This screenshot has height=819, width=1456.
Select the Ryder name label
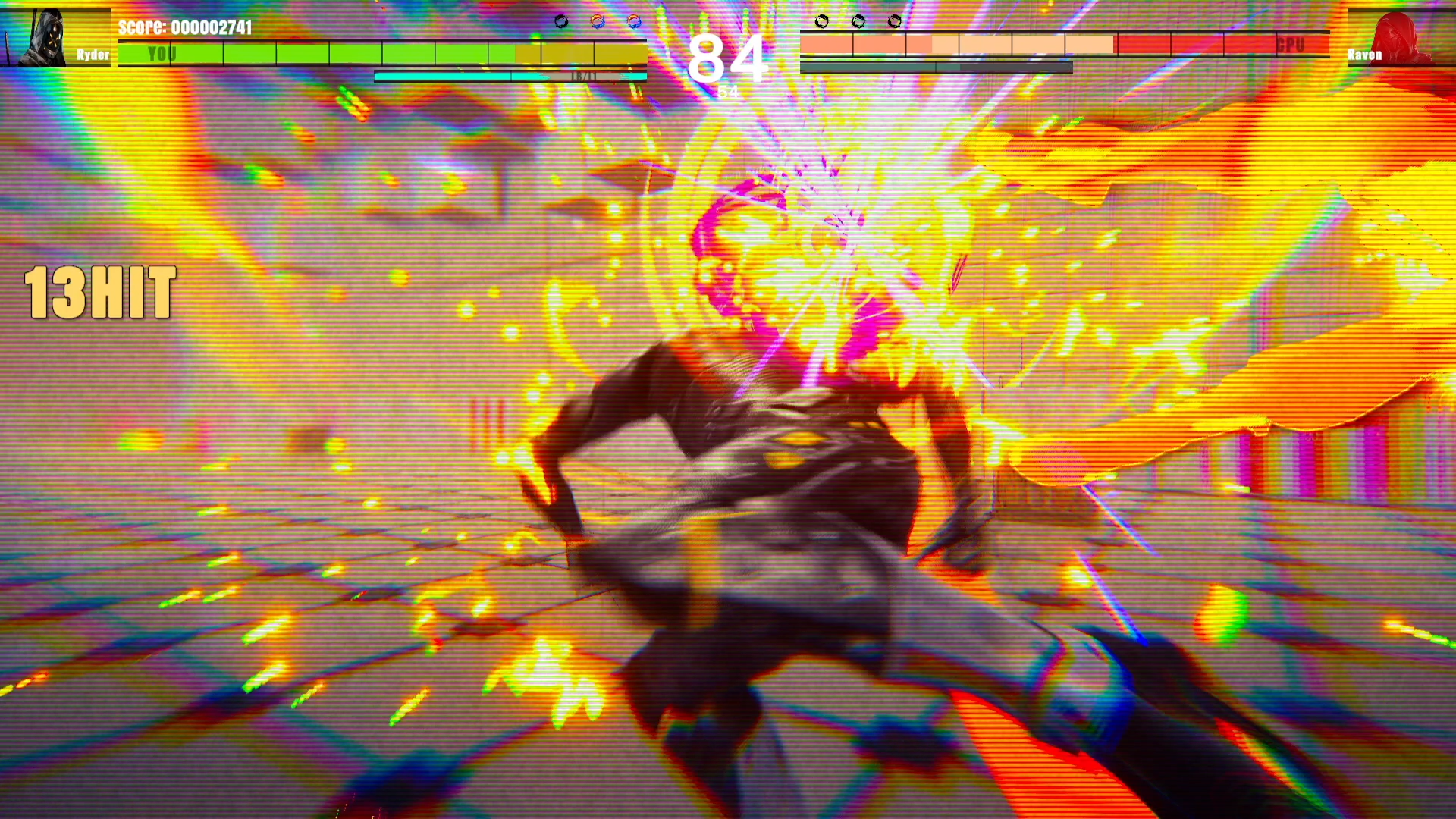pyautogui.click(x=92, y=55)
